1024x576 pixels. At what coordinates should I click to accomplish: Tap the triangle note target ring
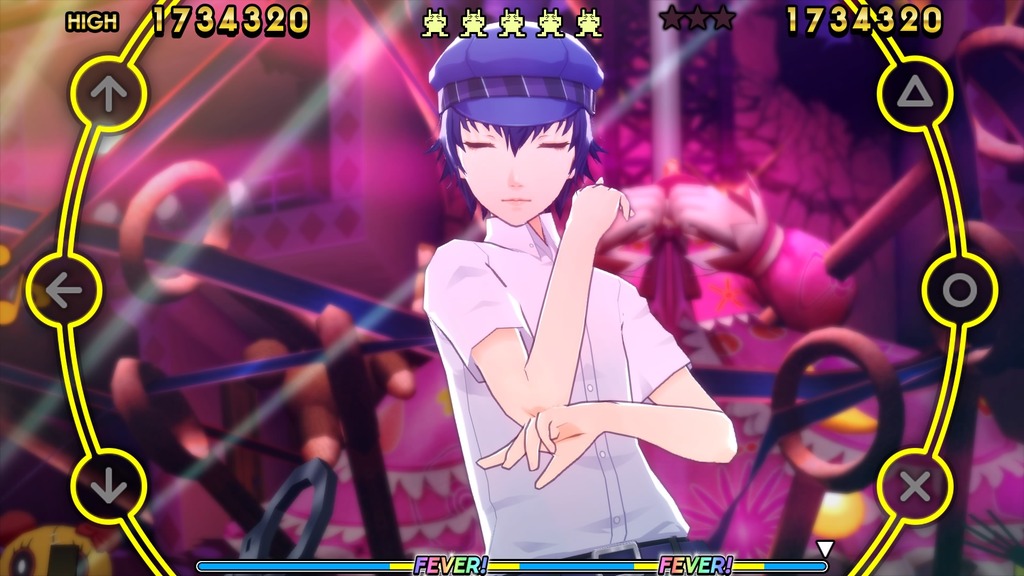click(915, 94)
